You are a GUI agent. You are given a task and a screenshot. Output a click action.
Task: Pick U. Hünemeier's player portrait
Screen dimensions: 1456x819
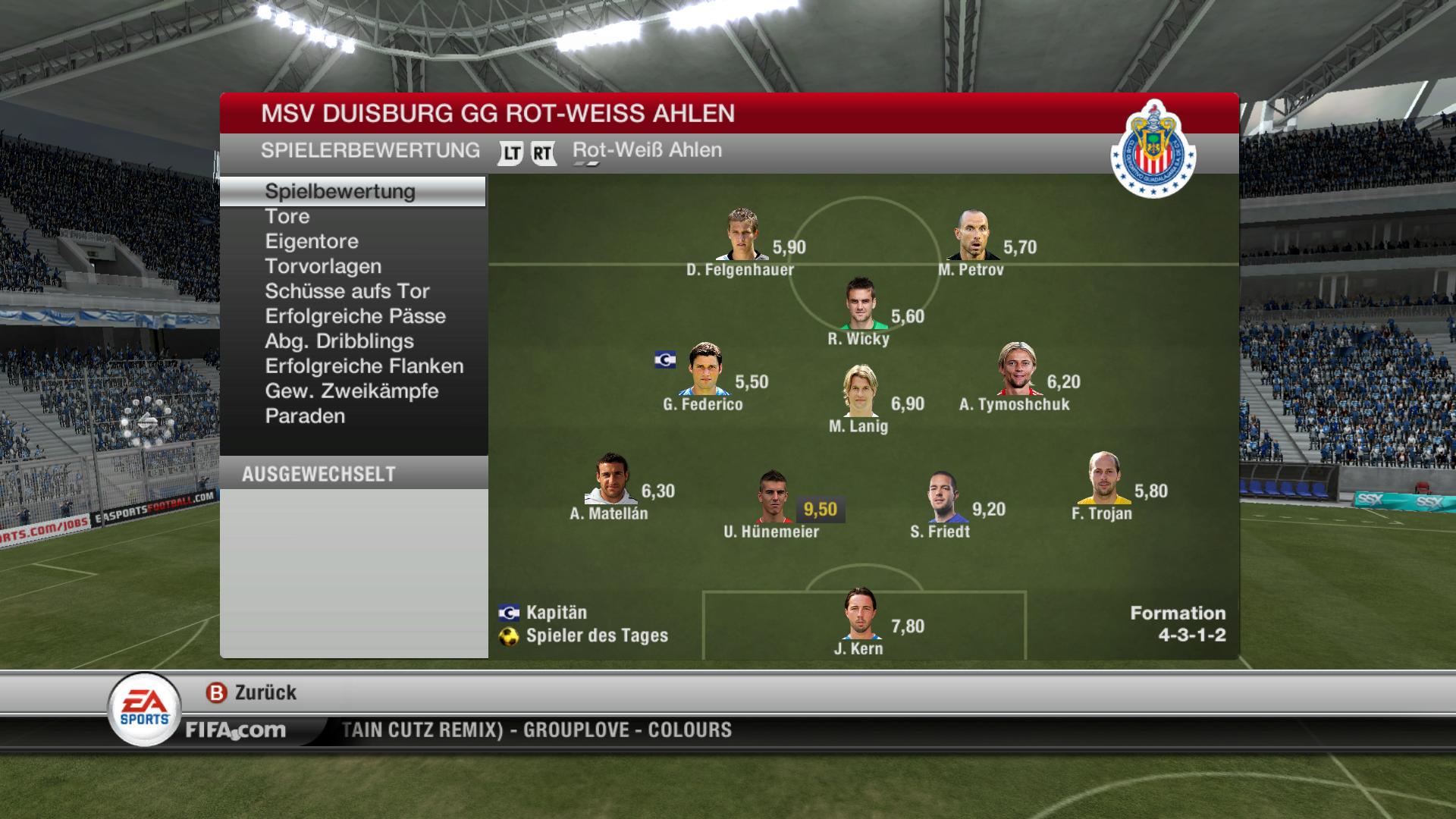[773, 497]
